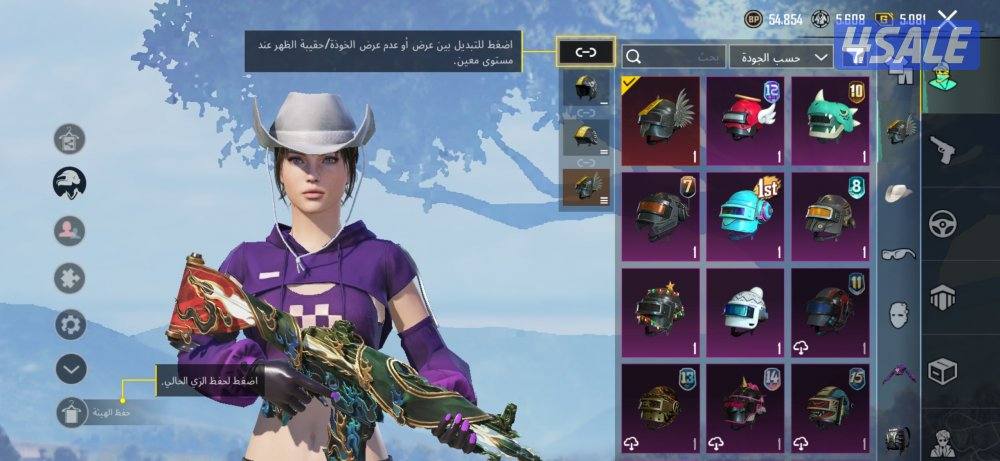Screen dimensions: 1000x461
Task: Open the gear settings icon
Action: point(70,324)
